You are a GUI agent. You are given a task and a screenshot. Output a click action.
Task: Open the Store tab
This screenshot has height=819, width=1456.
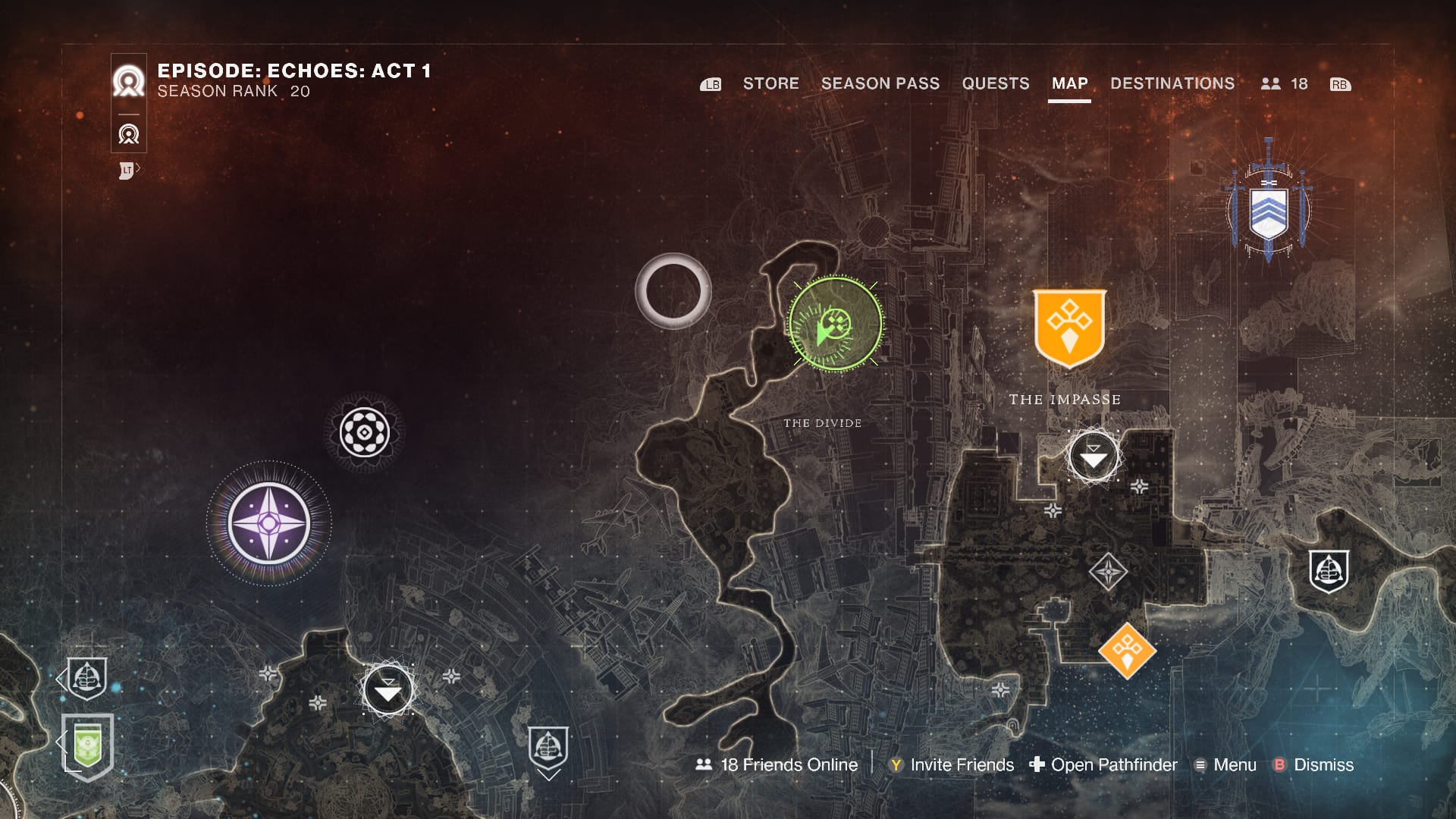770,83
